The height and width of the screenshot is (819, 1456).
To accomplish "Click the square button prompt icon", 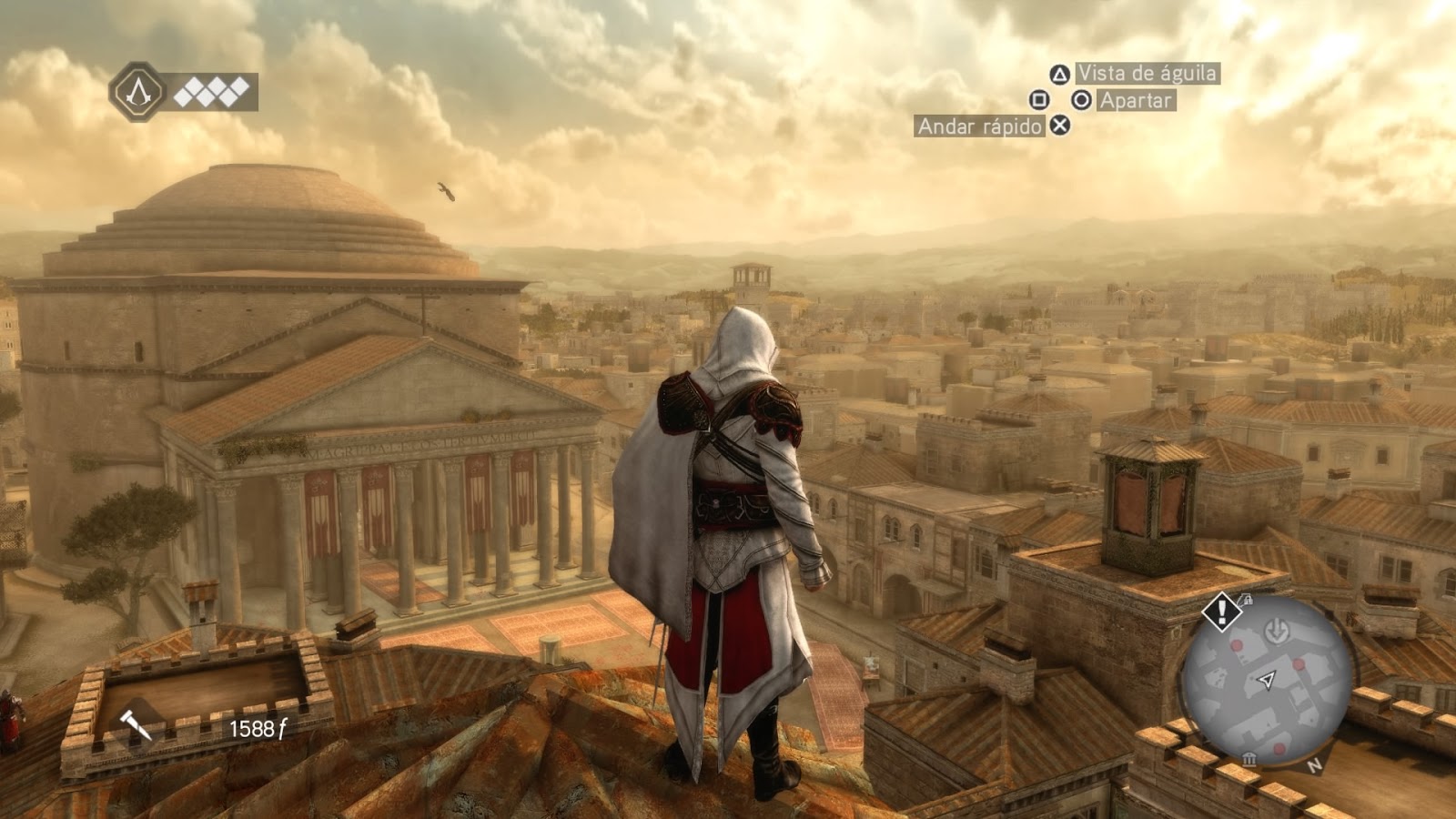I will click(x=1040, y=100).
